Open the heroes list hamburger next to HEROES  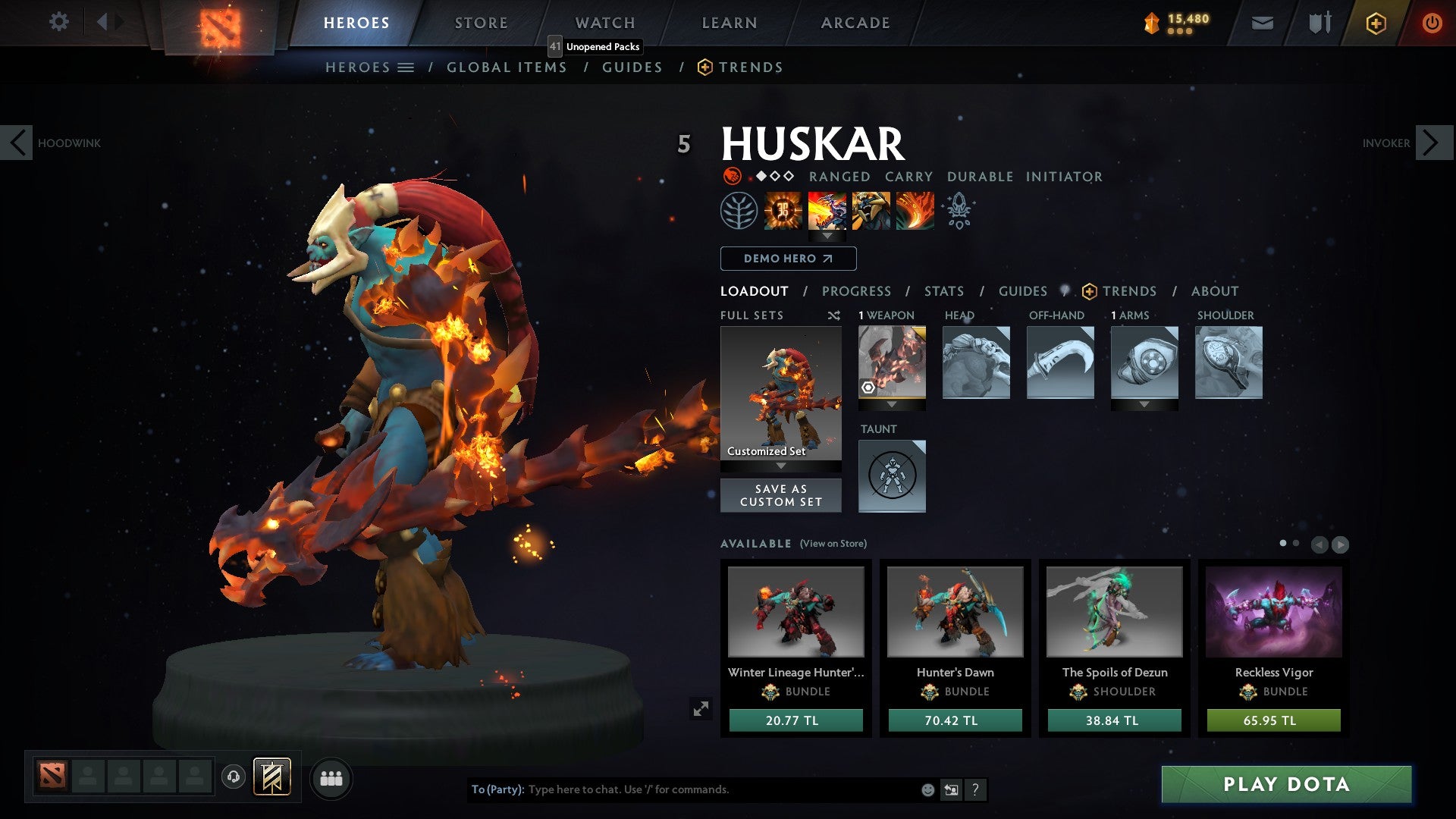click(406, 67)
